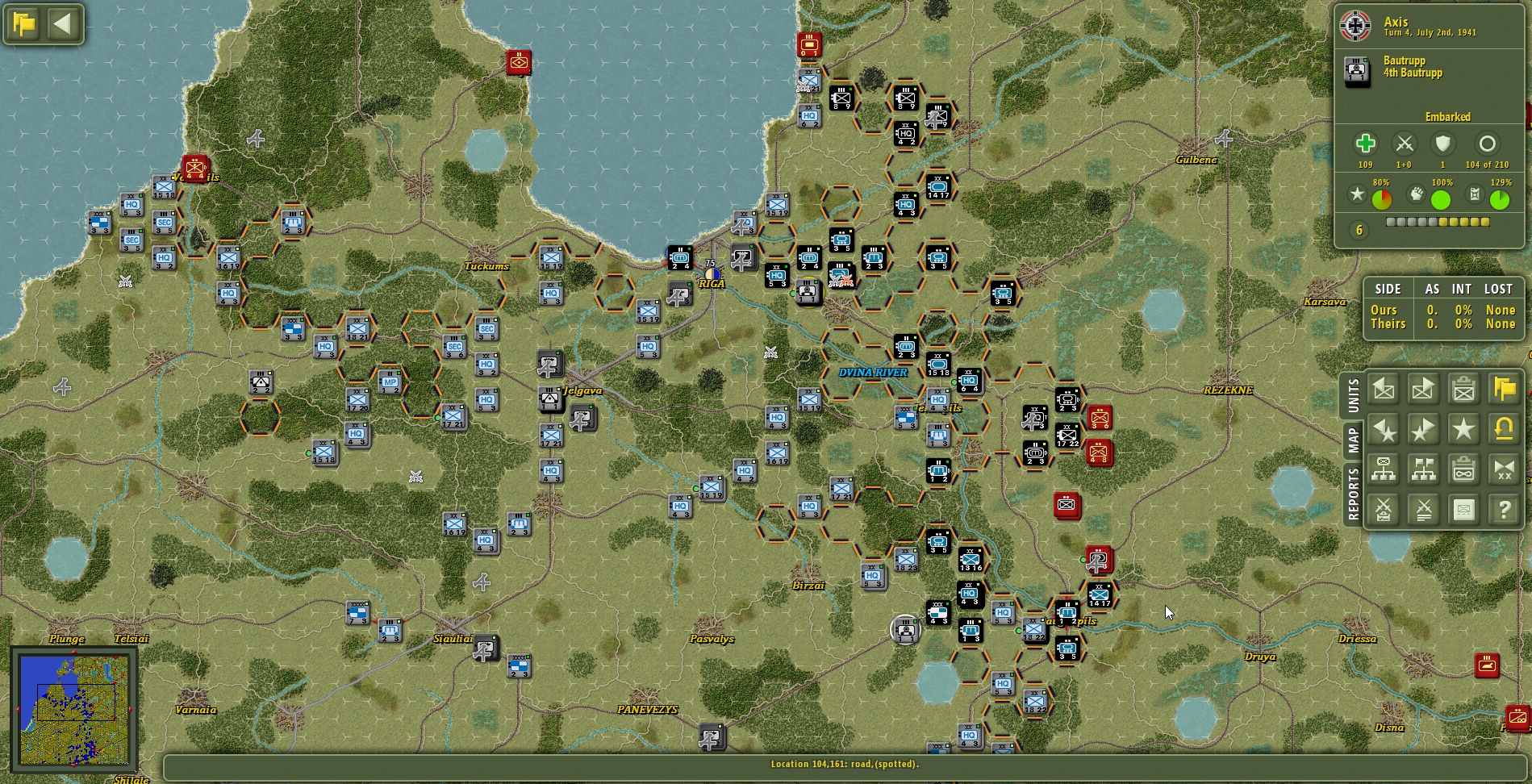Viewport: 1532px width, 784px height.
Task: Click the yellow End Turn flag icon
Action: coord(1502,389)
